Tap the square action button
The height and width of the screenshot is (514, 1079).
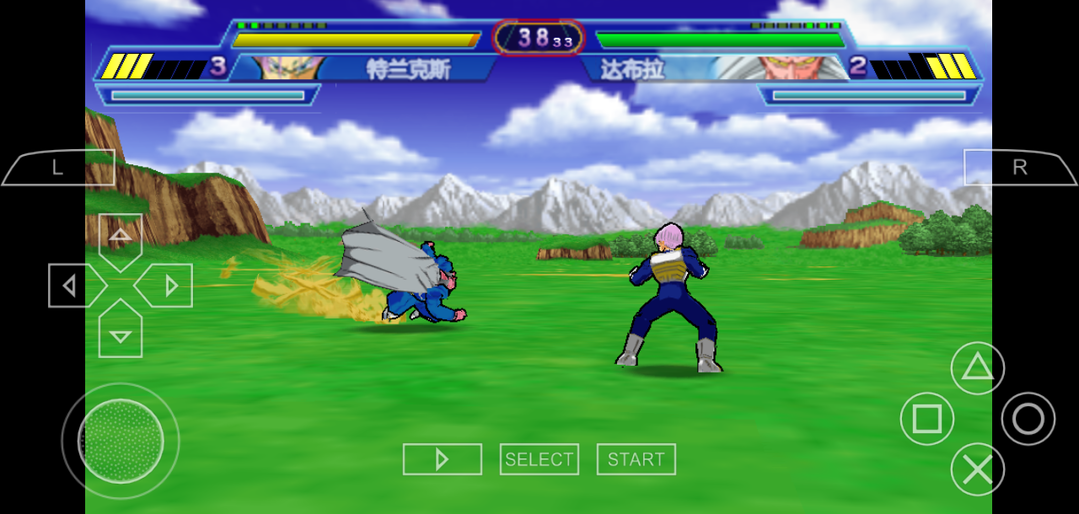coord(927,418)
